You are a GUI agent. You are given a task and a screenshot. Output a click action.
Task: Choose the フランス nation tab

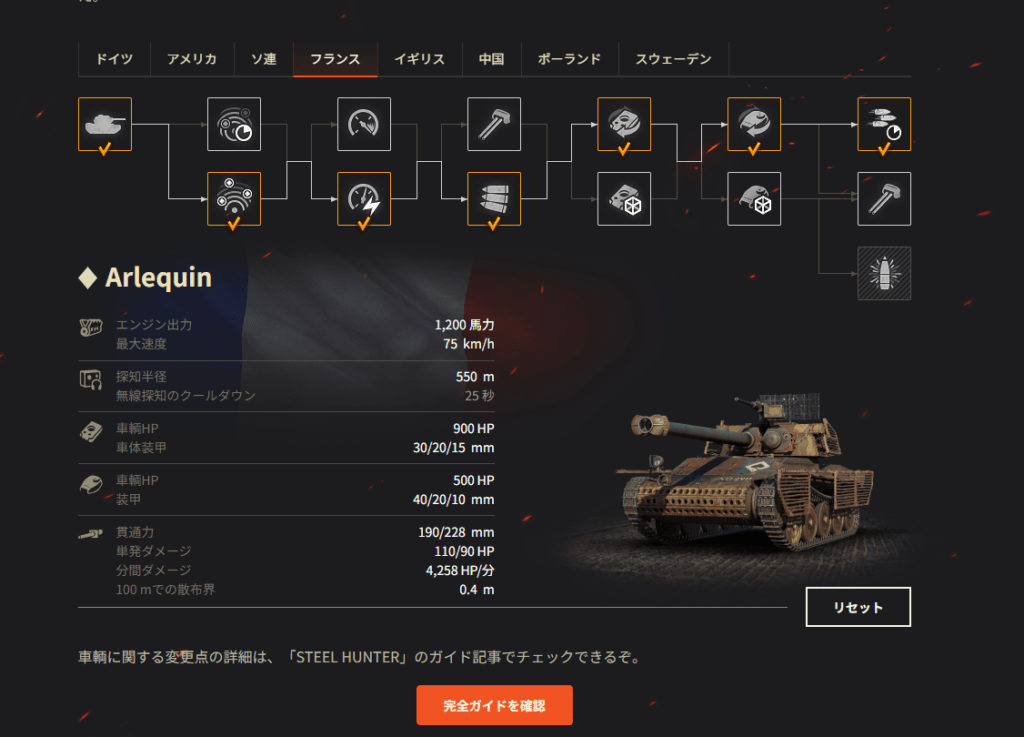pyautogui.click(x=335, y=59)
